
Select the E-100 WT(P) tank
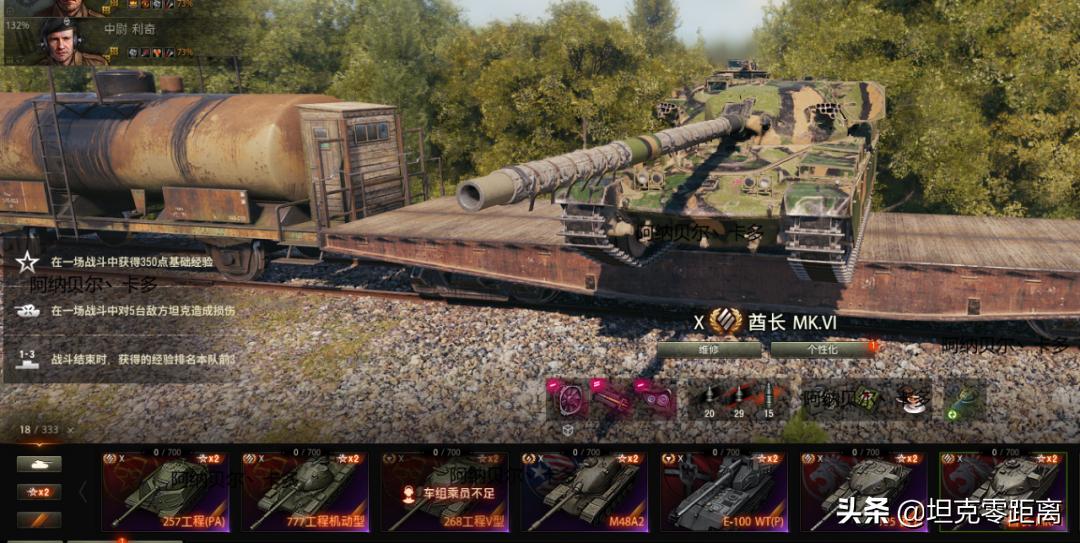(724, 492)
